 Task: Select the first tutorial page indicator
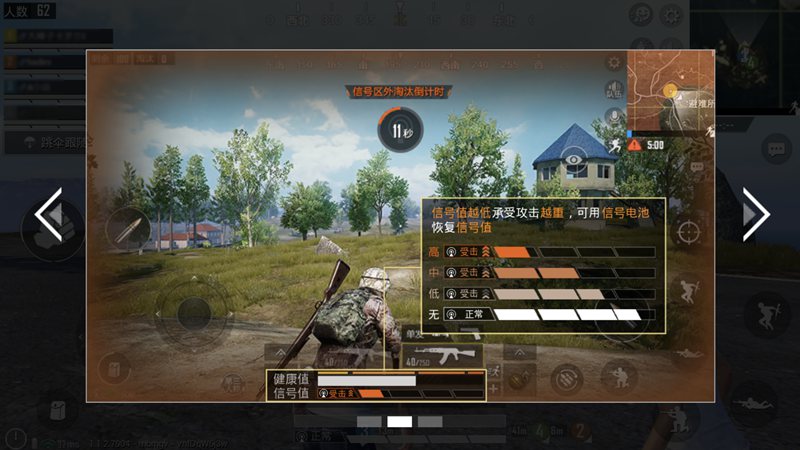(x=370, y=422)
